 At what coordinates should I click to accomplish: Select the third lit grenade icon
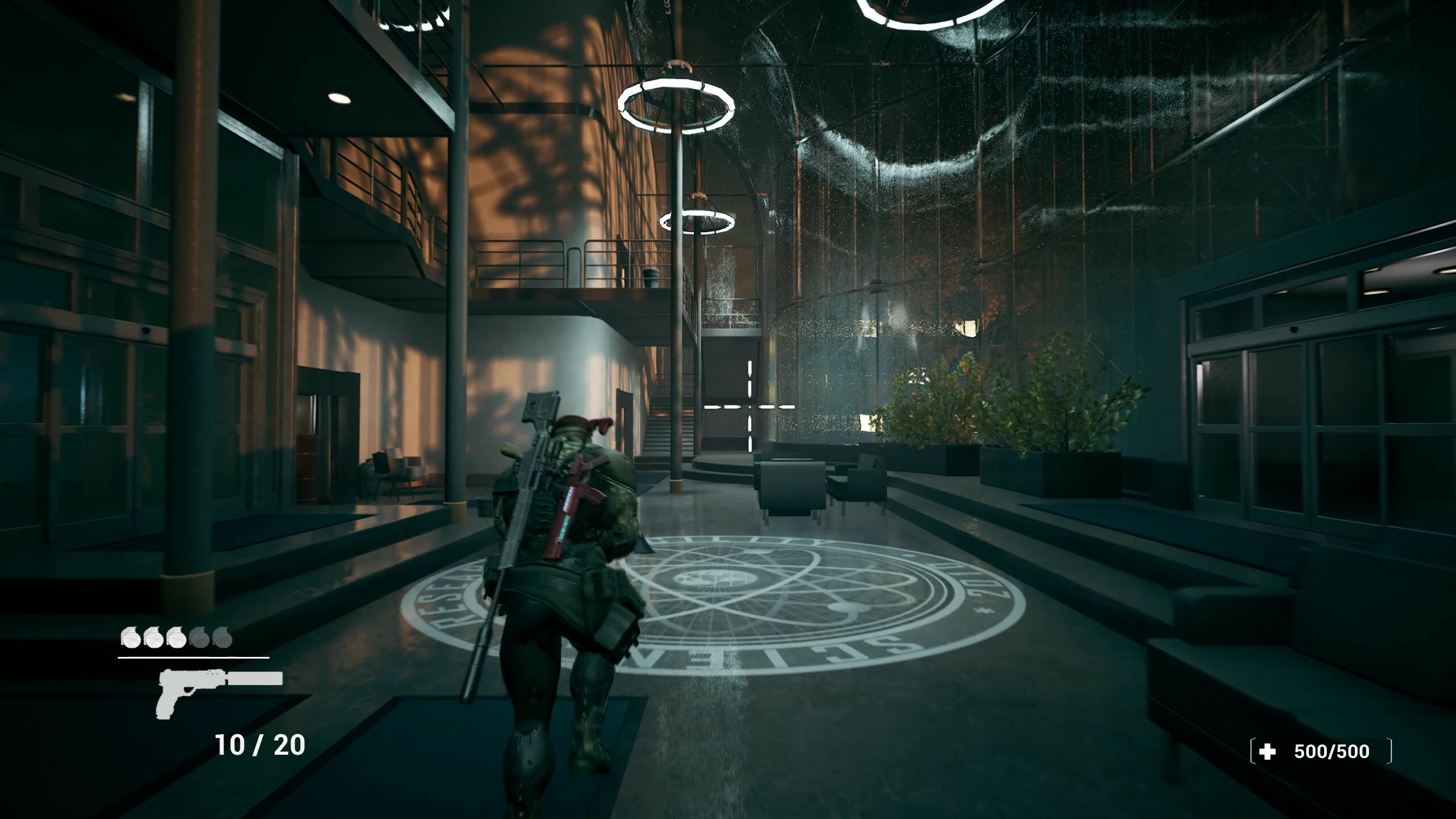coord(177,640)
